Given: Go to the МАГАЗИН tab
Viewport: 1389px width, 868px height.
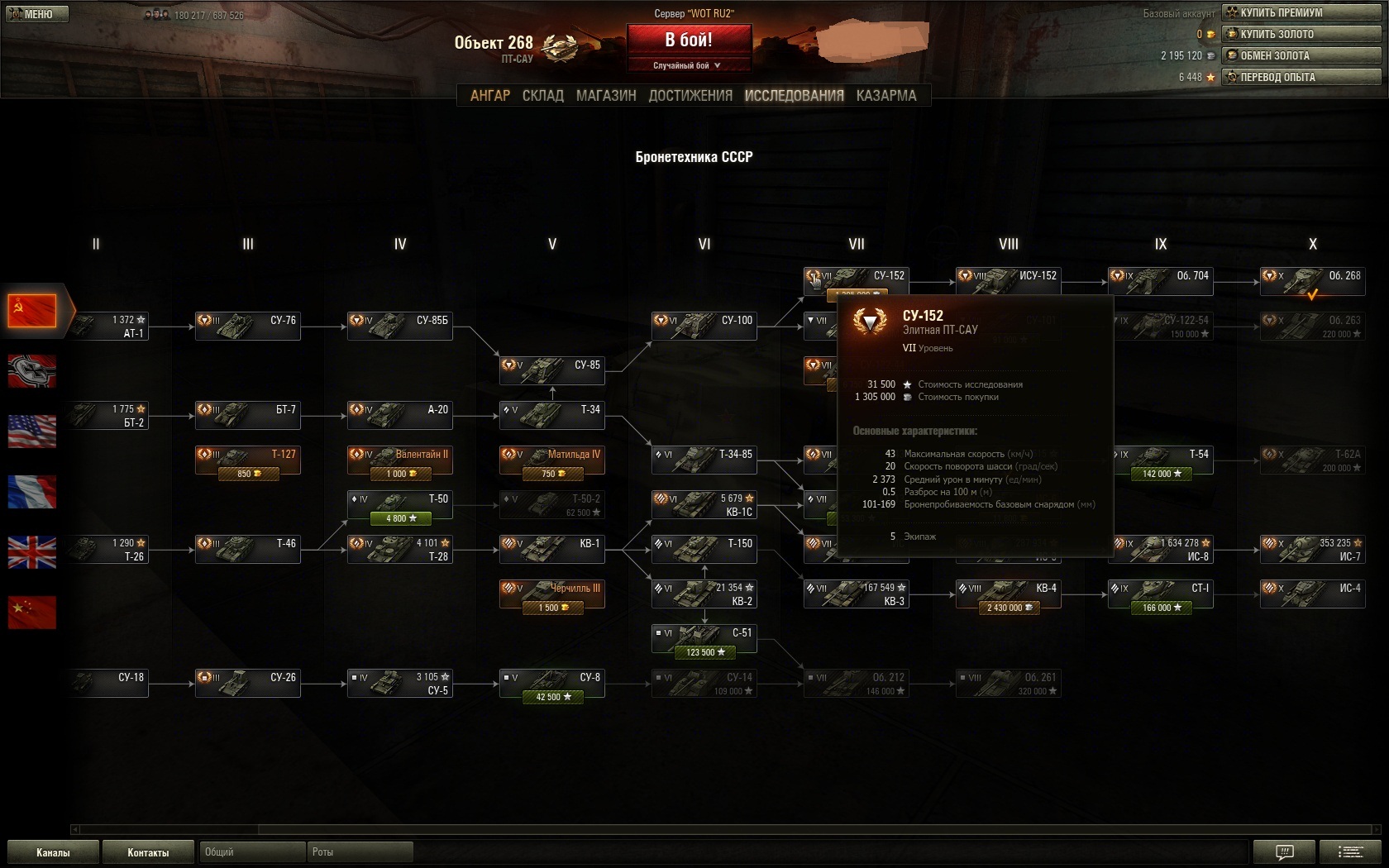Looking at the screenshot, I should 606,96.
